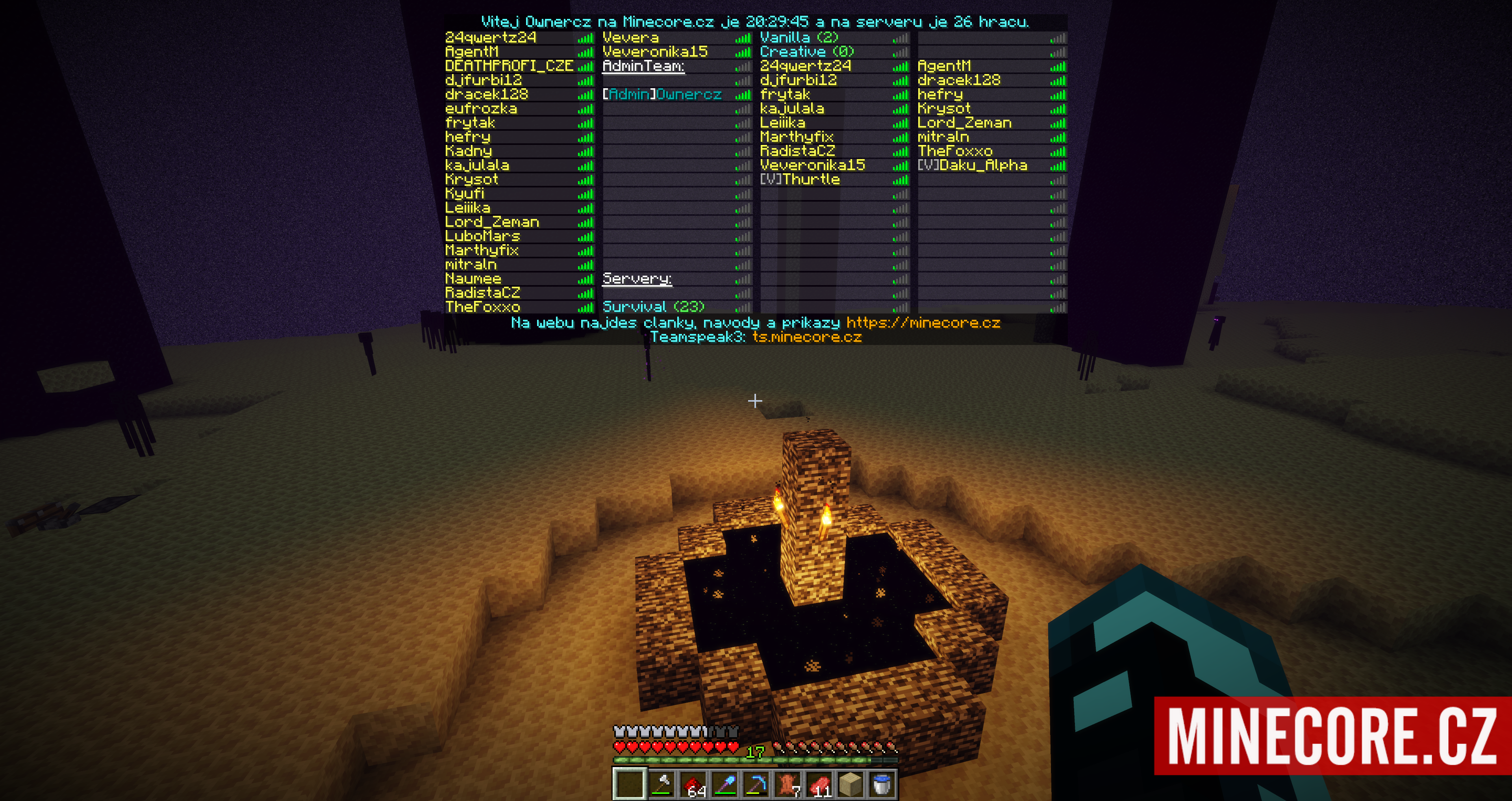Select the Creative (0) server entry
The height and width of the screenshot is (801, 1512).
coord(806,52)
